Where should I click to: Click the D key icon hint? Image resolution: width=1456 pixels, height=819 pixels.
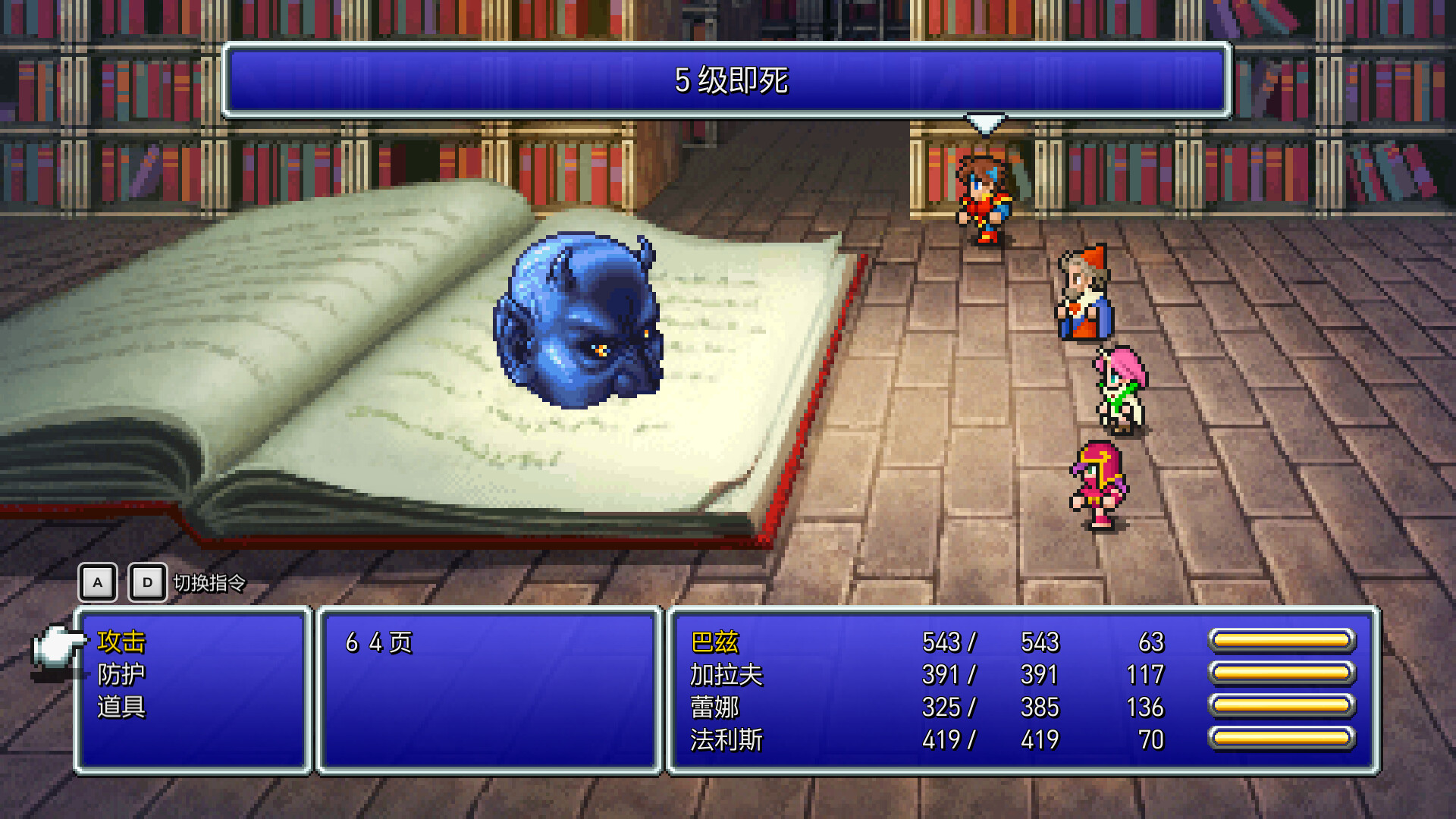[149, 582]
